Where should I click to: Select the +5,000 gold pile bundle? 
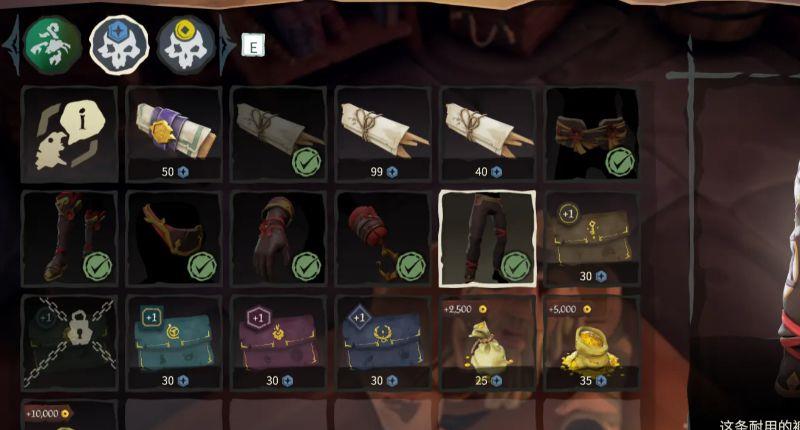click(x=592, y=342)
